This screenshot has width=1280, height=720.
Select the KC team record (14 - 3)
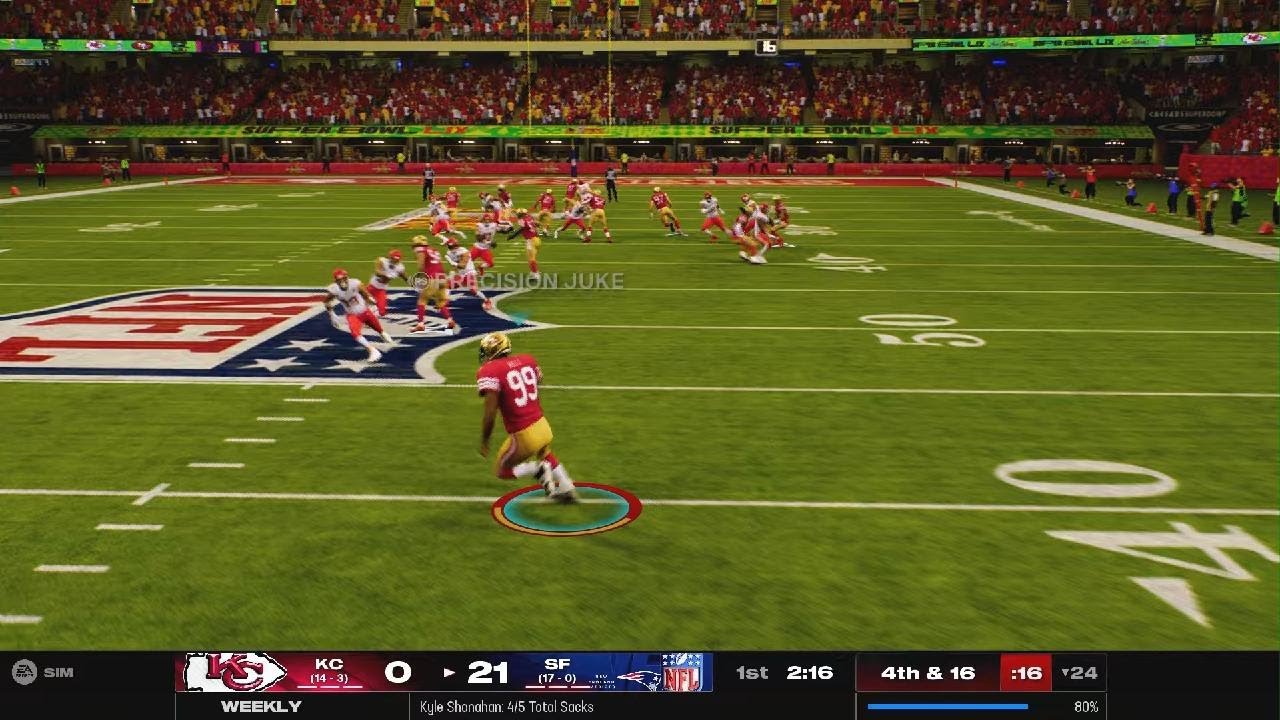click(330, 679)
